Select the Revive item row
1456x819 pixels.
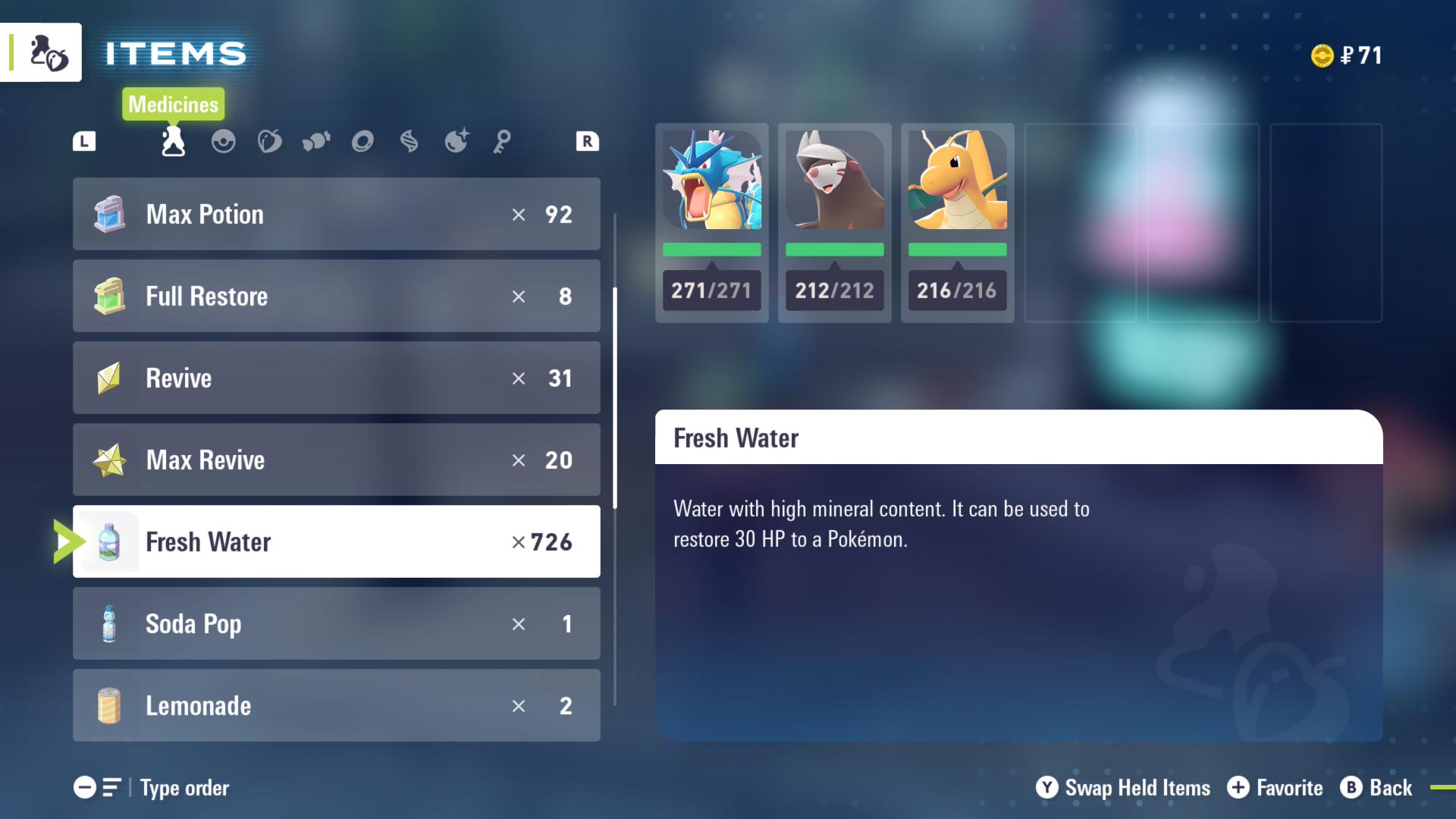point(336,378)
